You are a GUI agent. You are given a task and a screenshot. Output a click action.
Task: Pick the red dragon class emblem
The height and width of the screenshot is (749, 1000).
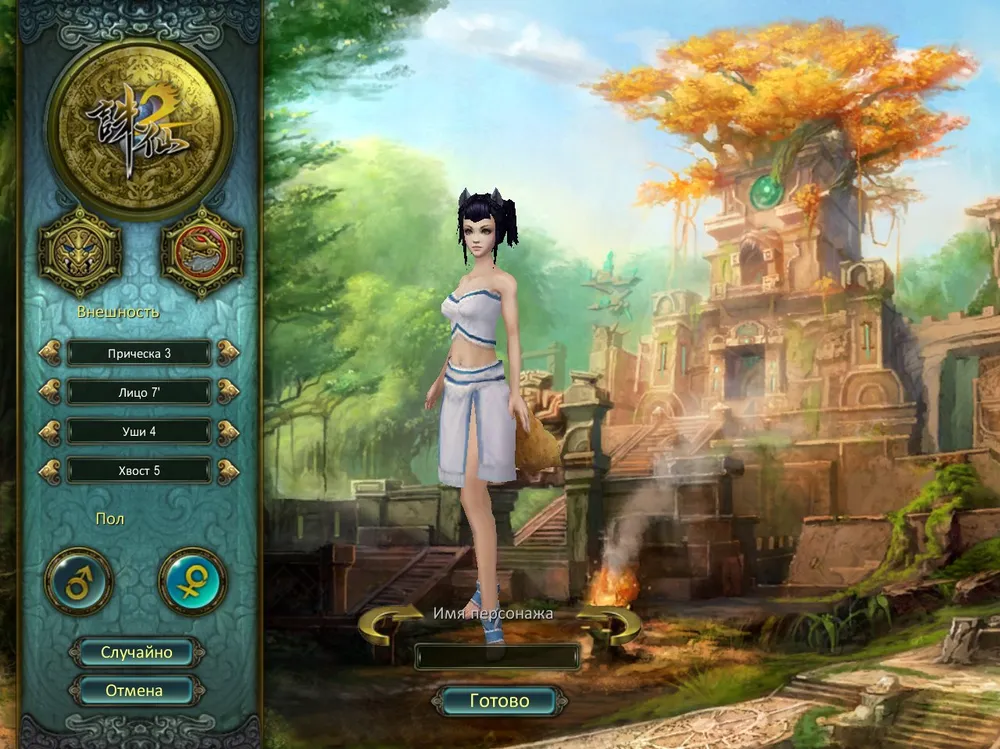click(x=202, y=250)
